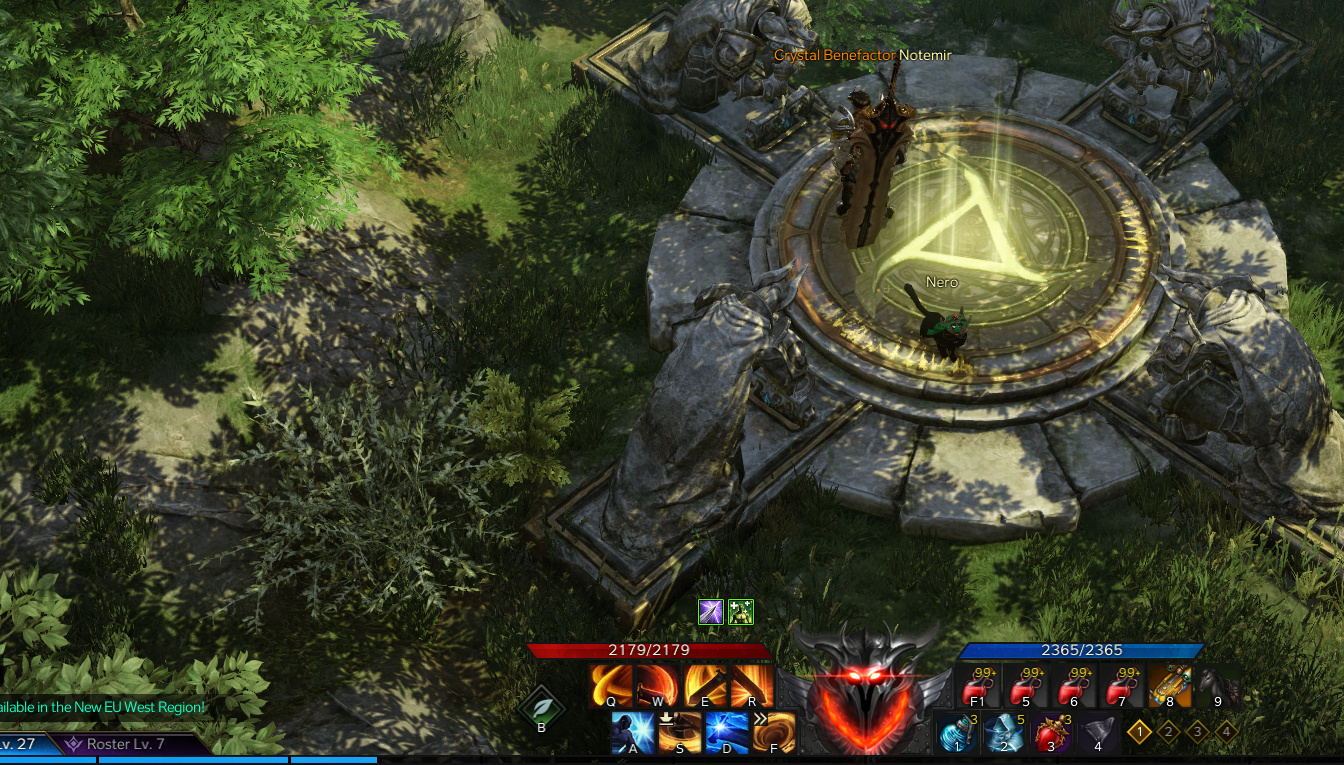Use the skill in the W slot
Screen dimensions: 1344x765
click(658, 685)
